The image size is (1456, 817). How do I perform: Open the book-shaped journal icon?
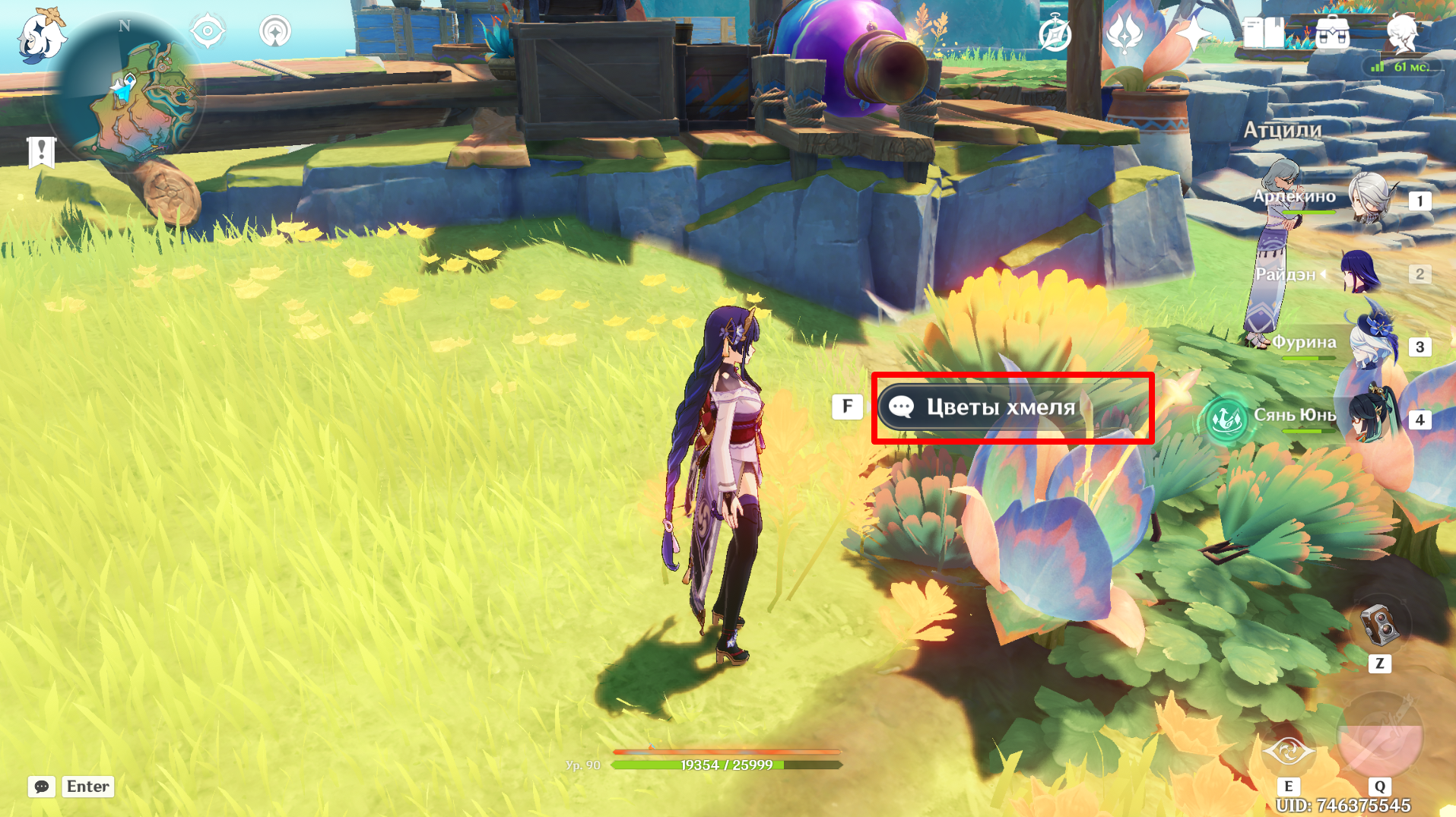[1263, 34]
